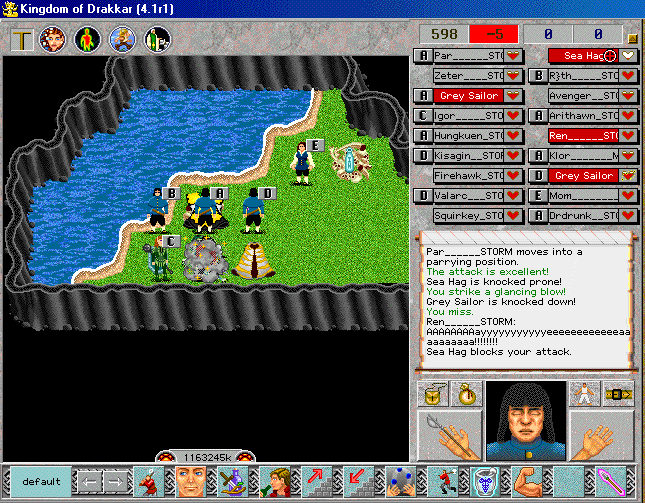Screen dimensions: 645x503
Task: Pick Firehawk in the player list
Action: coord(468,175)
